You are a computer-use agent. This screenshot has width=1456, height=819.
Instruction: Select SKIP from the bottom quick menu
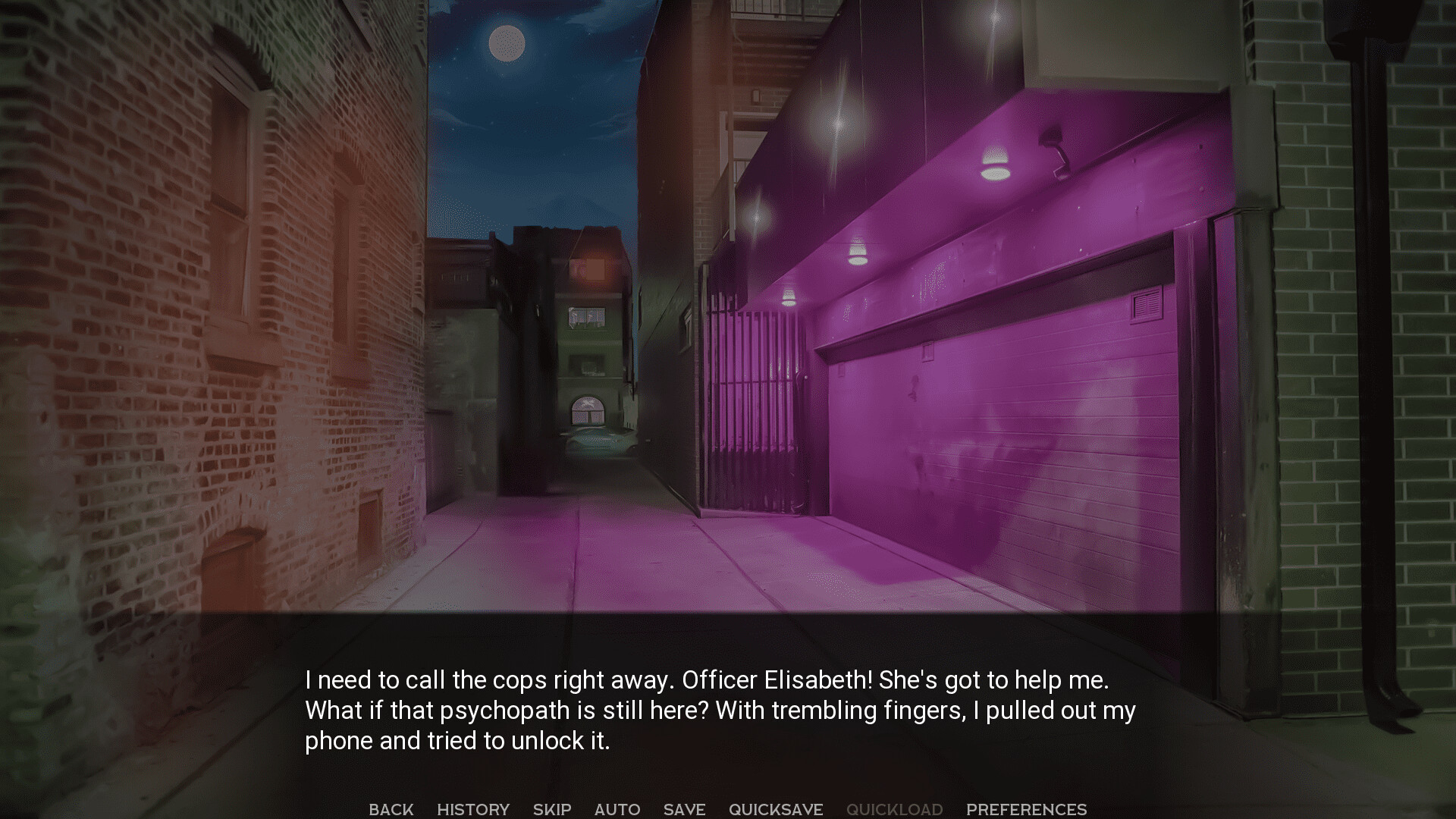pos(552,809)
